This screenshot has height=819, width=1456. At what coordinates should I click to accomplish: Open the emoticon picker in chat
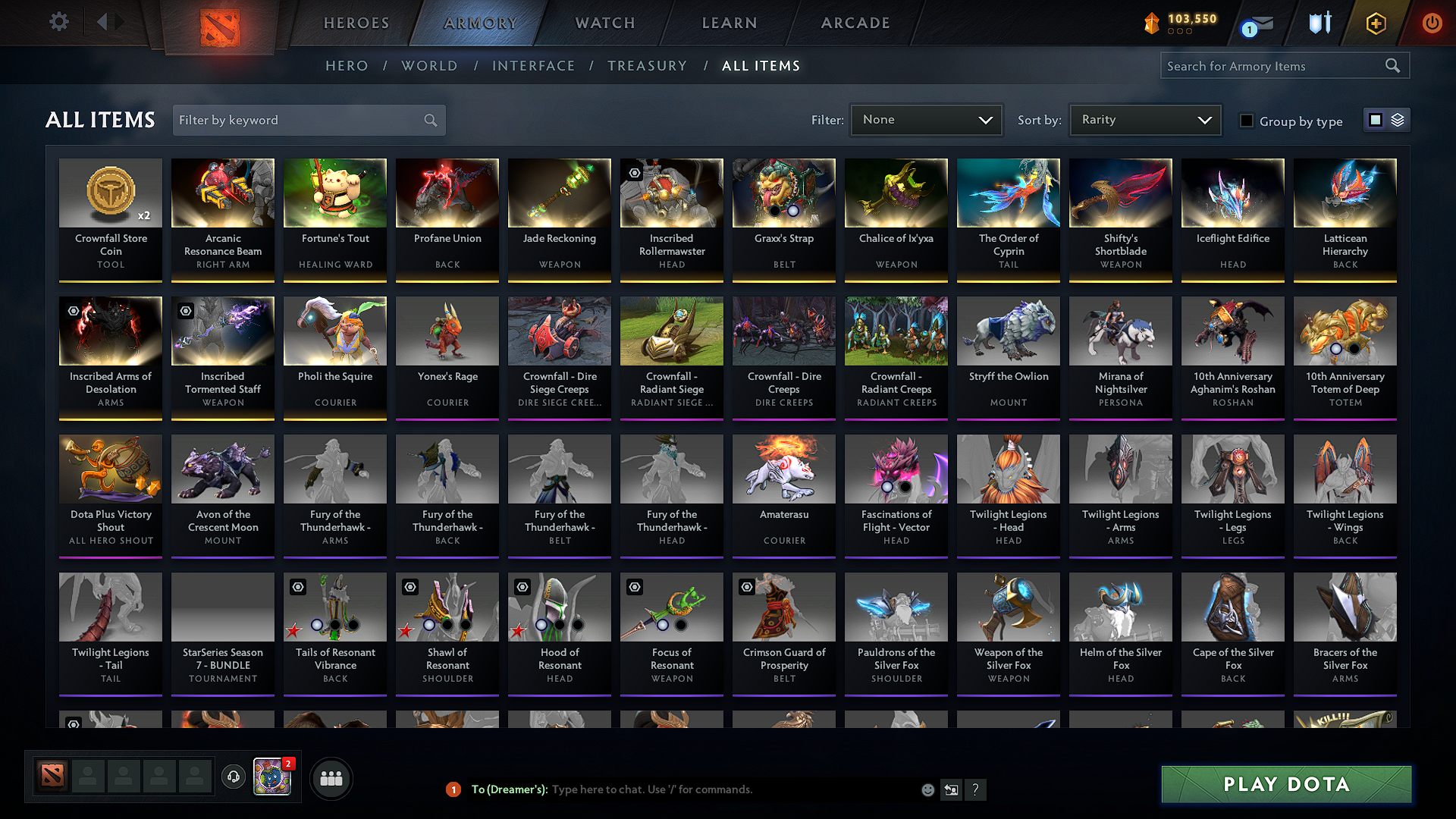tap(927, 789)
